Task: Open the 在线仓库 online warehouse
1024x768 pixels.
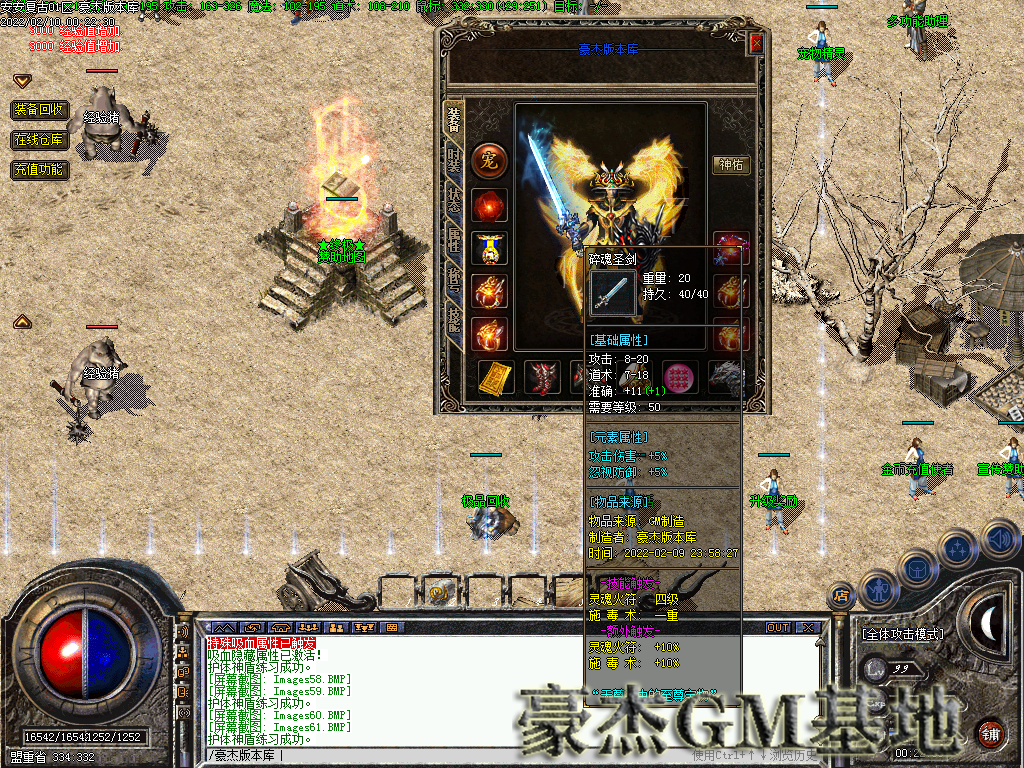Action: tap(40, 140)
